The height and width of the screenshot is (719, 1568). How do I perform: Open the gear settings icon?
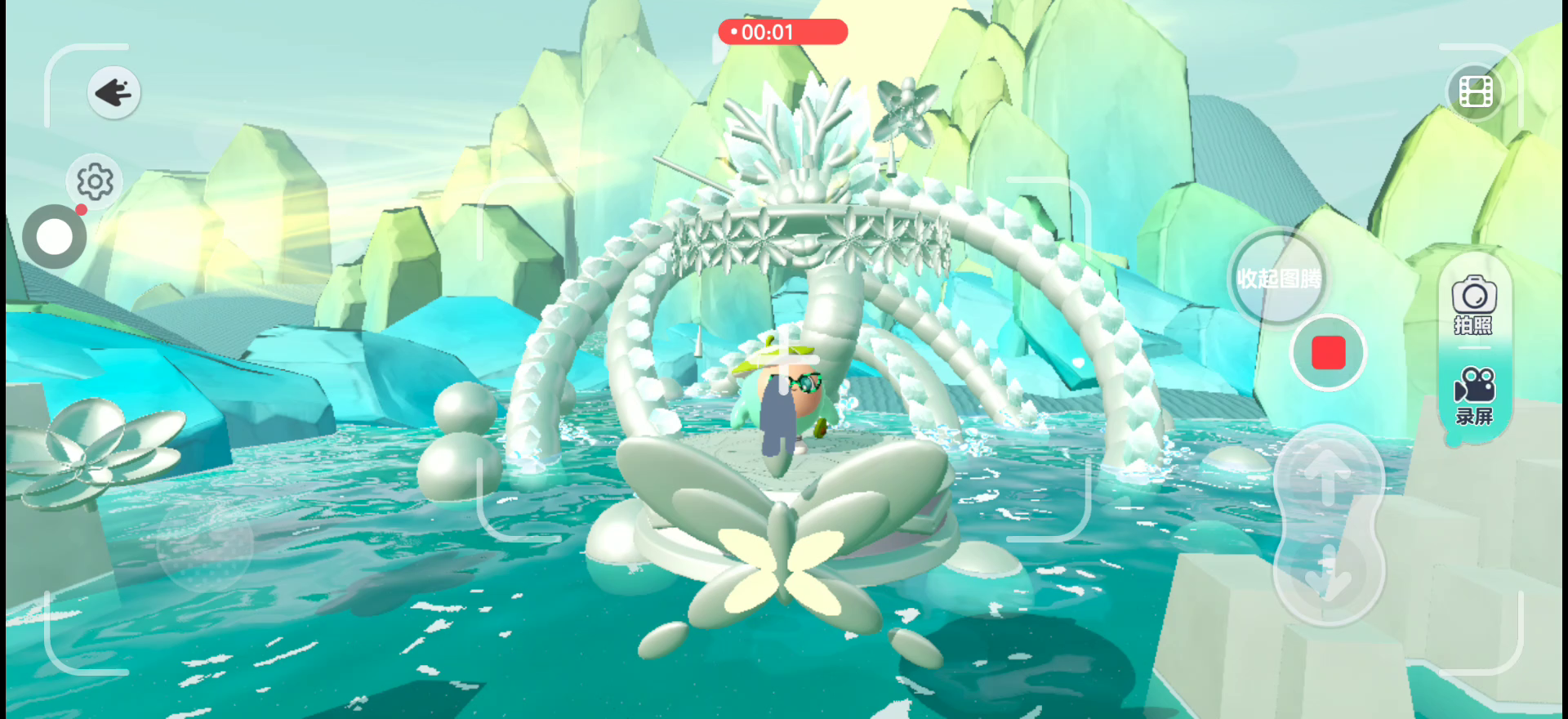pos(95,181)
